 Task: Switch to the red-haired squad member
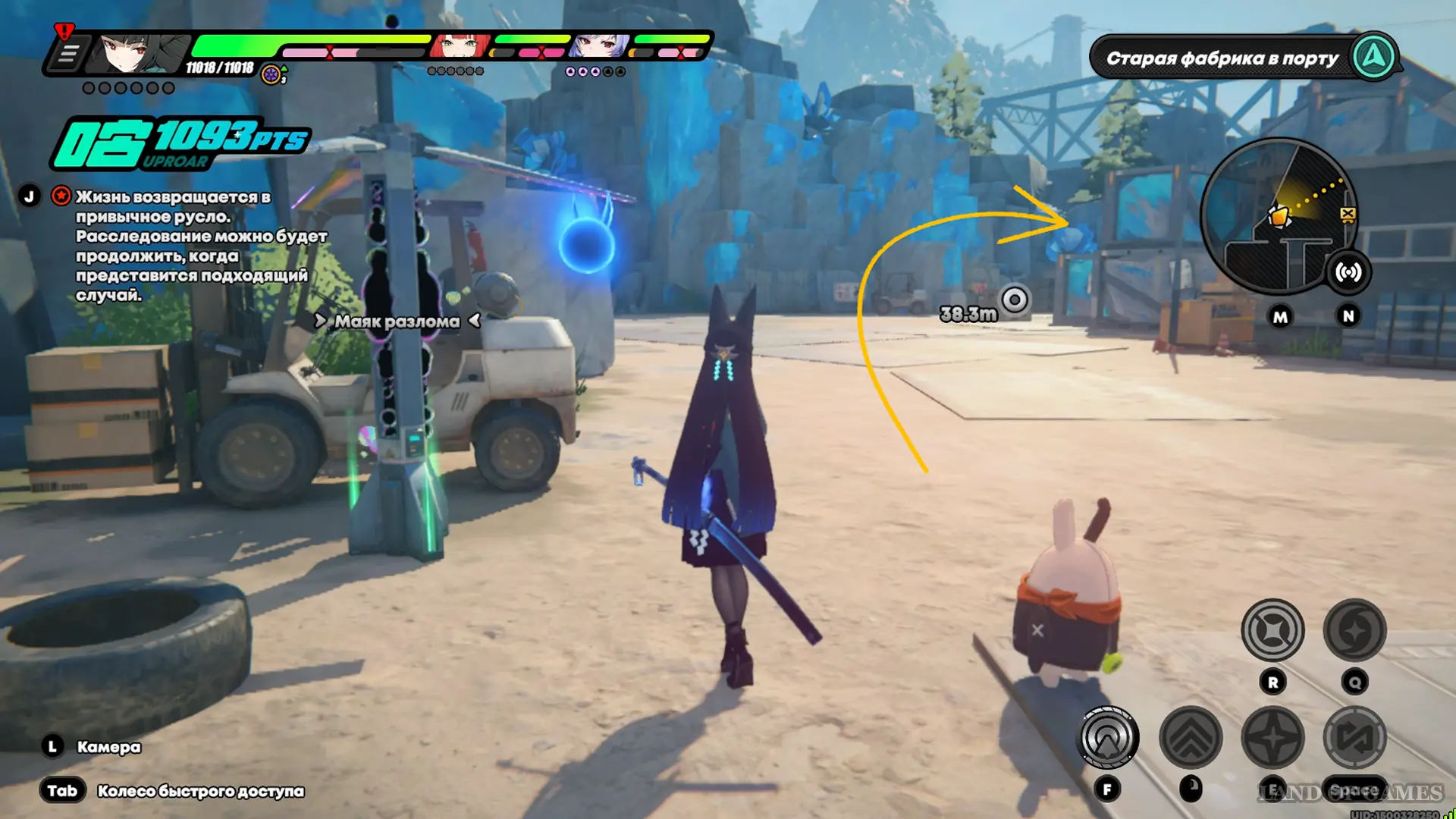point(460,46)
